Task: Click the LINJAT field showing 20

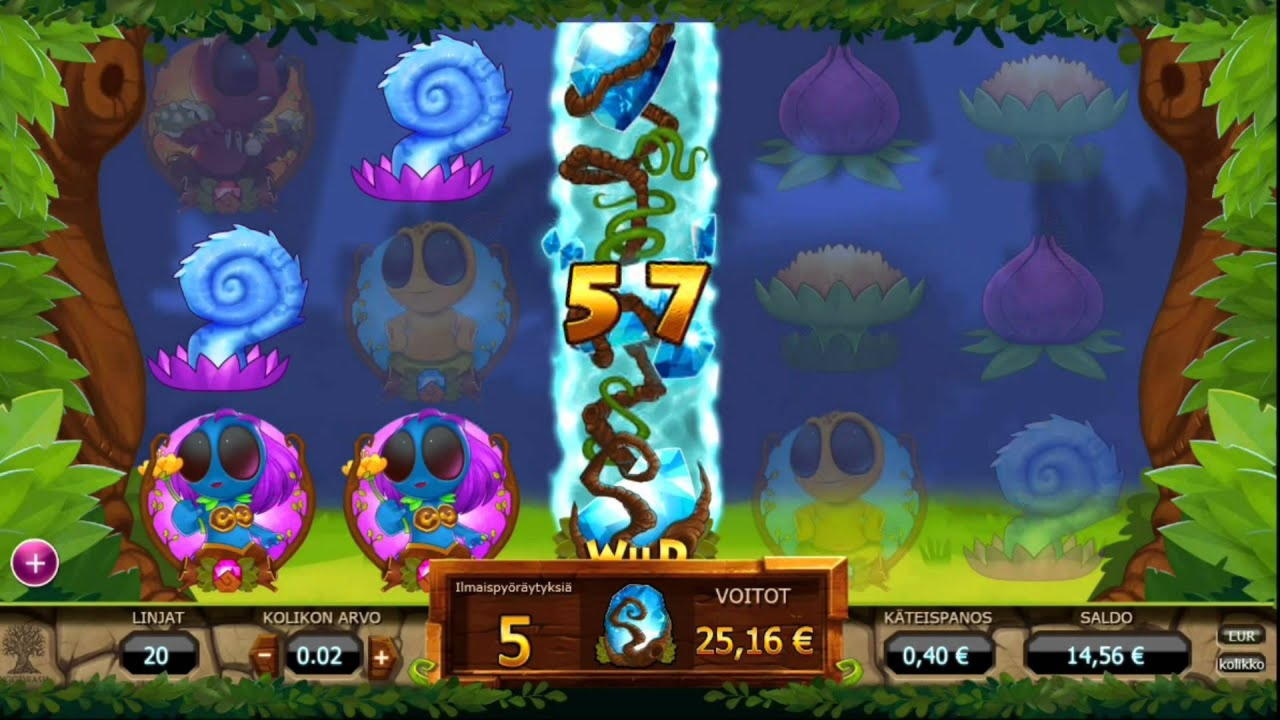Action: [x=160, y=657]
